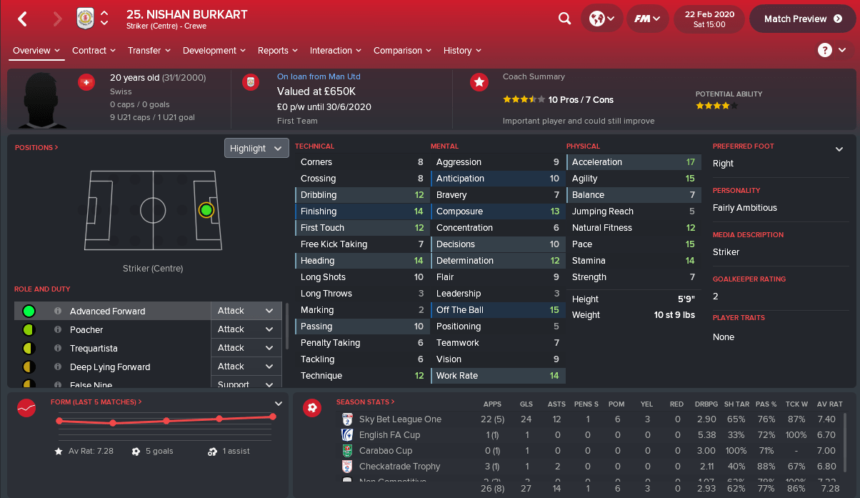860x498 pixels.
Task: Go back with the left arrow
Action: coord(23,18)
